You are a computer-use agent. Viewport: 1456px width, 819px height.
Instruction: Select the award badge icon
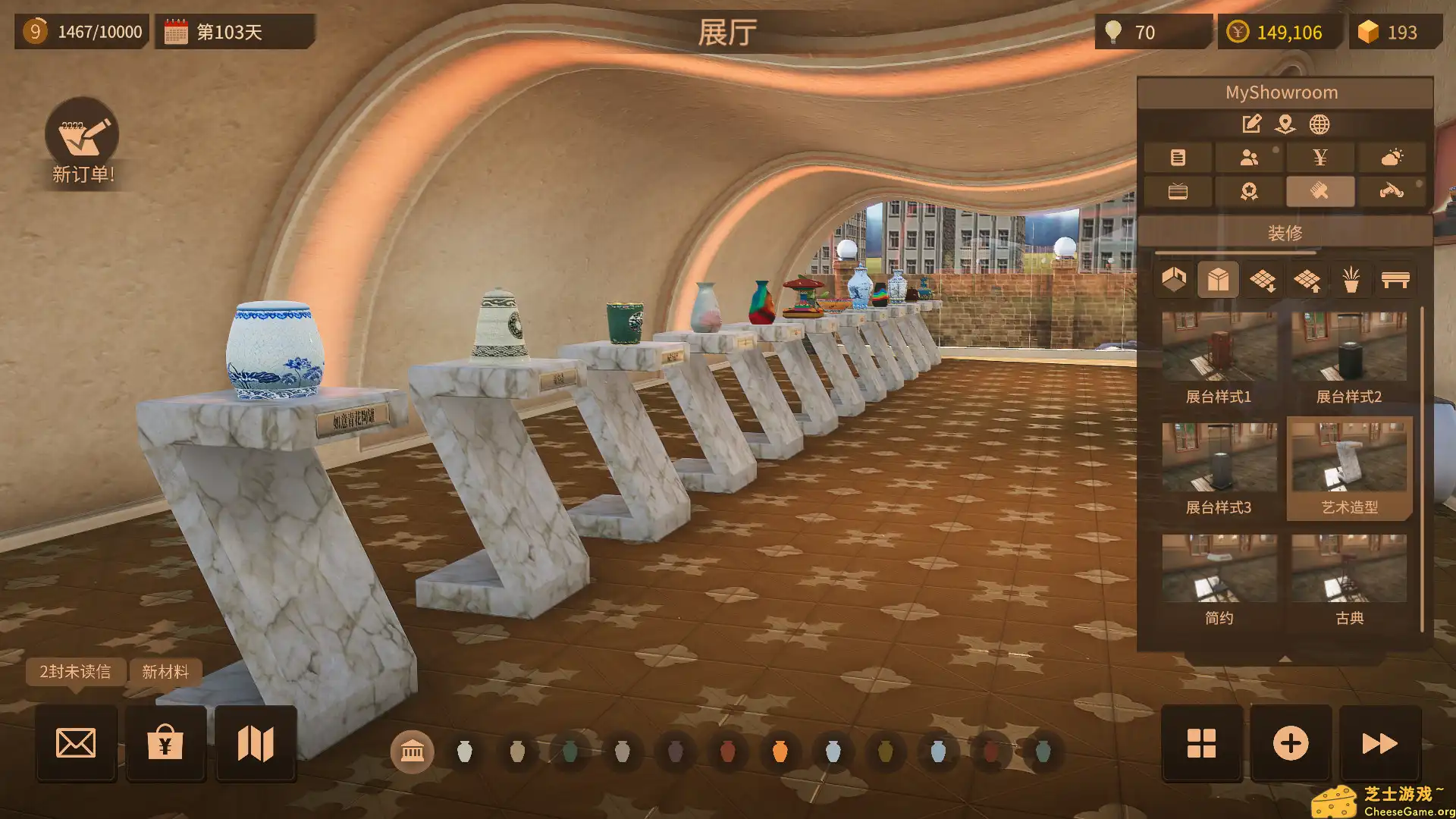point(1250,191)
